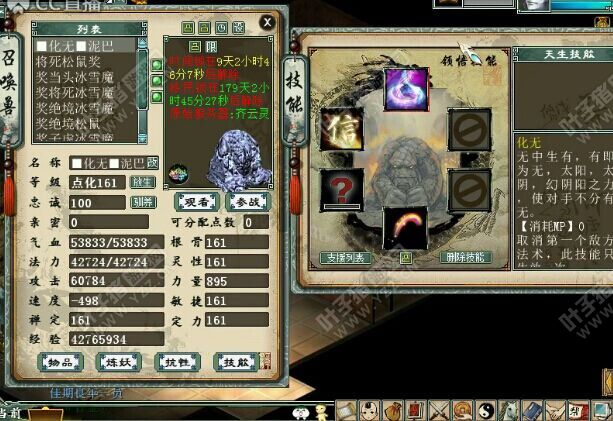
Task: Close the summoned beast window
Action: point(267,21)
